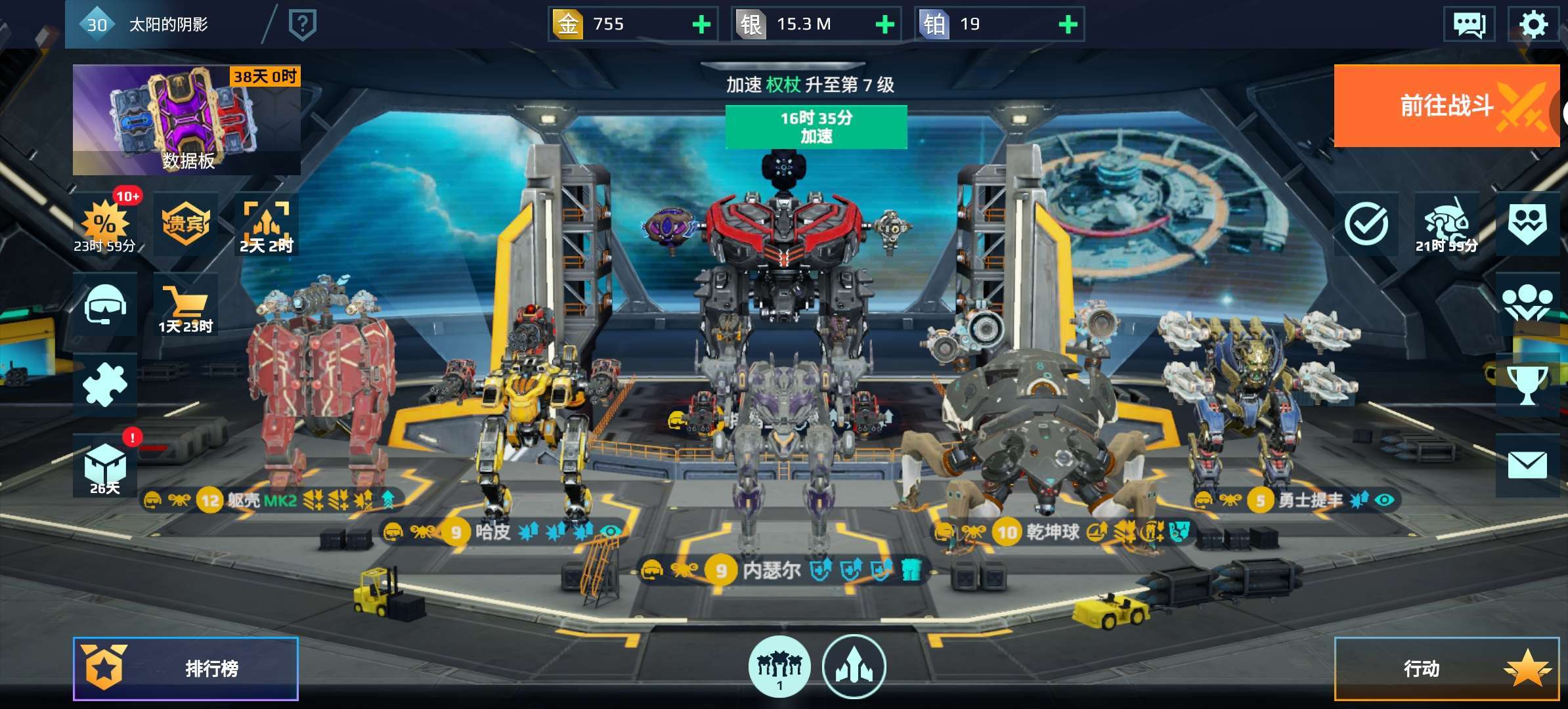Add platinum with its plus button
Image resolution: width=1568 pixels, height=709 pixels.
click(x=1068, y=25)
